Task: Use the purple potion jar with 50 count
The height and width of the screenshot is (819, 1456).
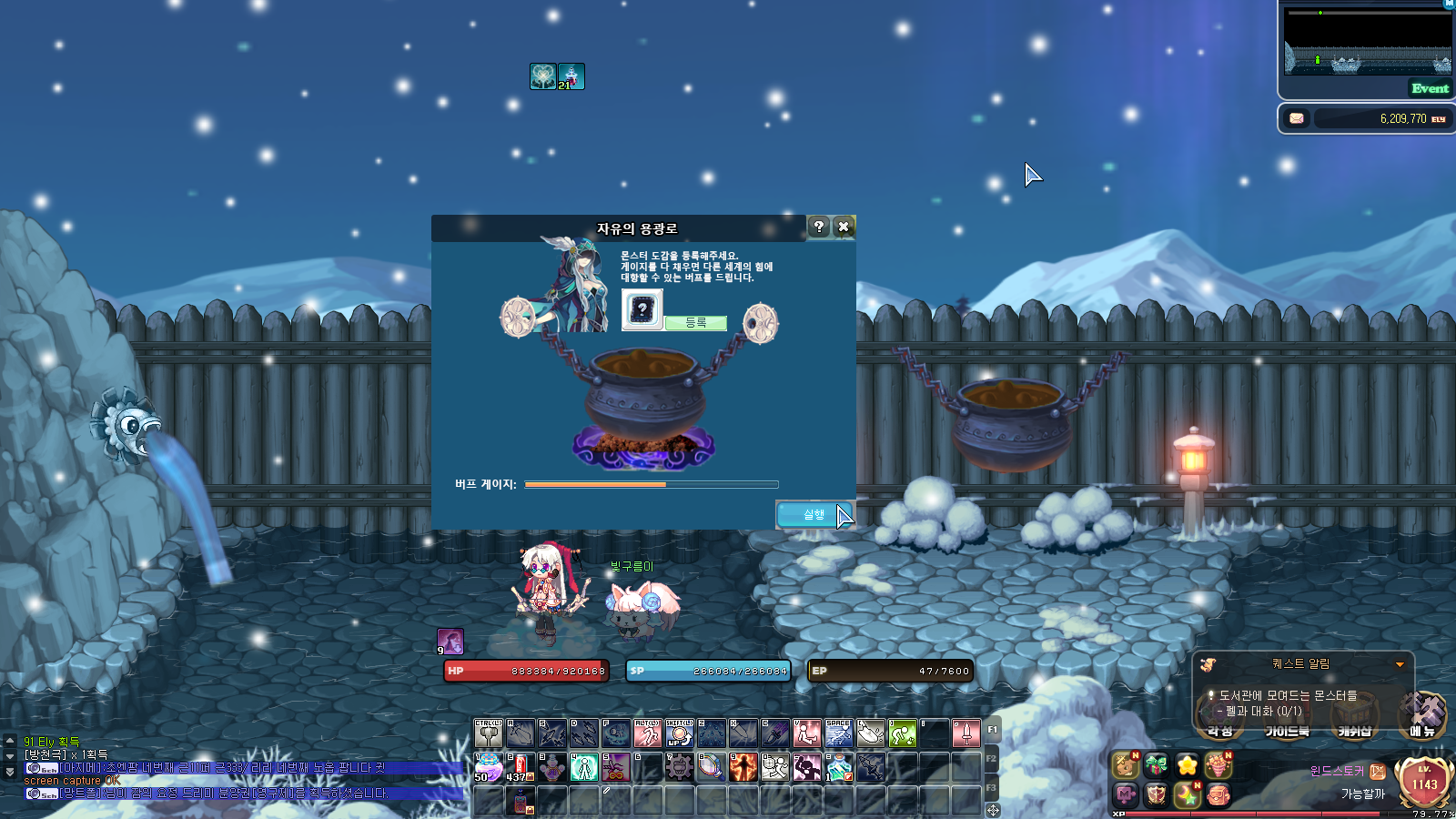Action: click(x=489, y=767)
